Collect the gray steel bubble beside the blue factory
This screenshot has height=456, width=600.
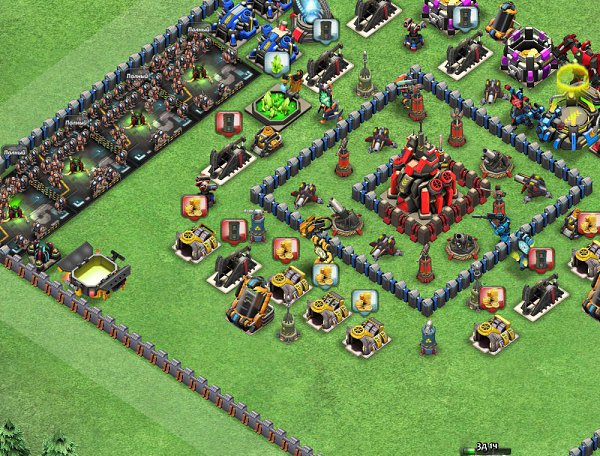pos(323,29)
